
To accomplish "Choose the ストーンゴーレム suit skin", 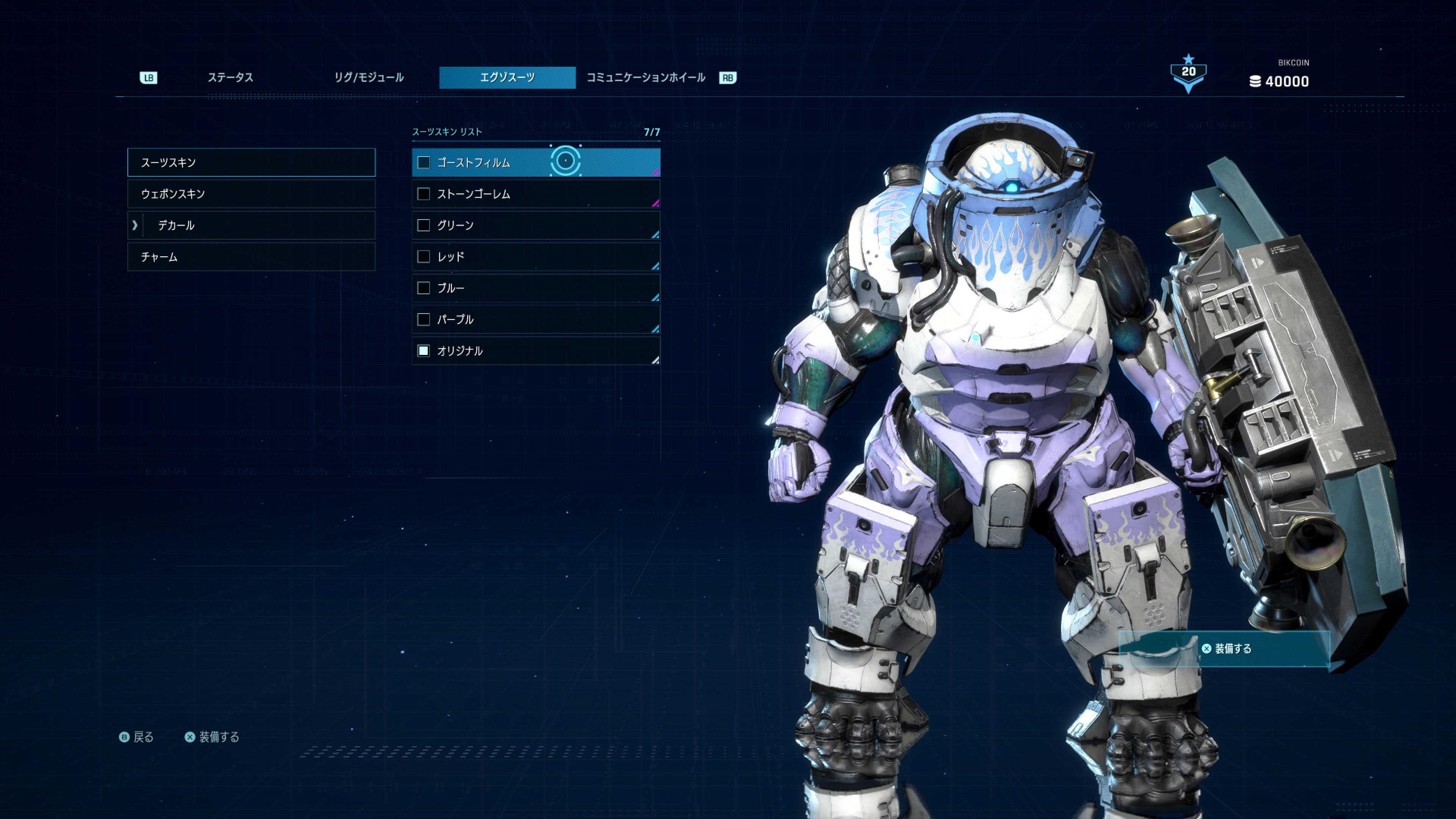I will point(535,194).
